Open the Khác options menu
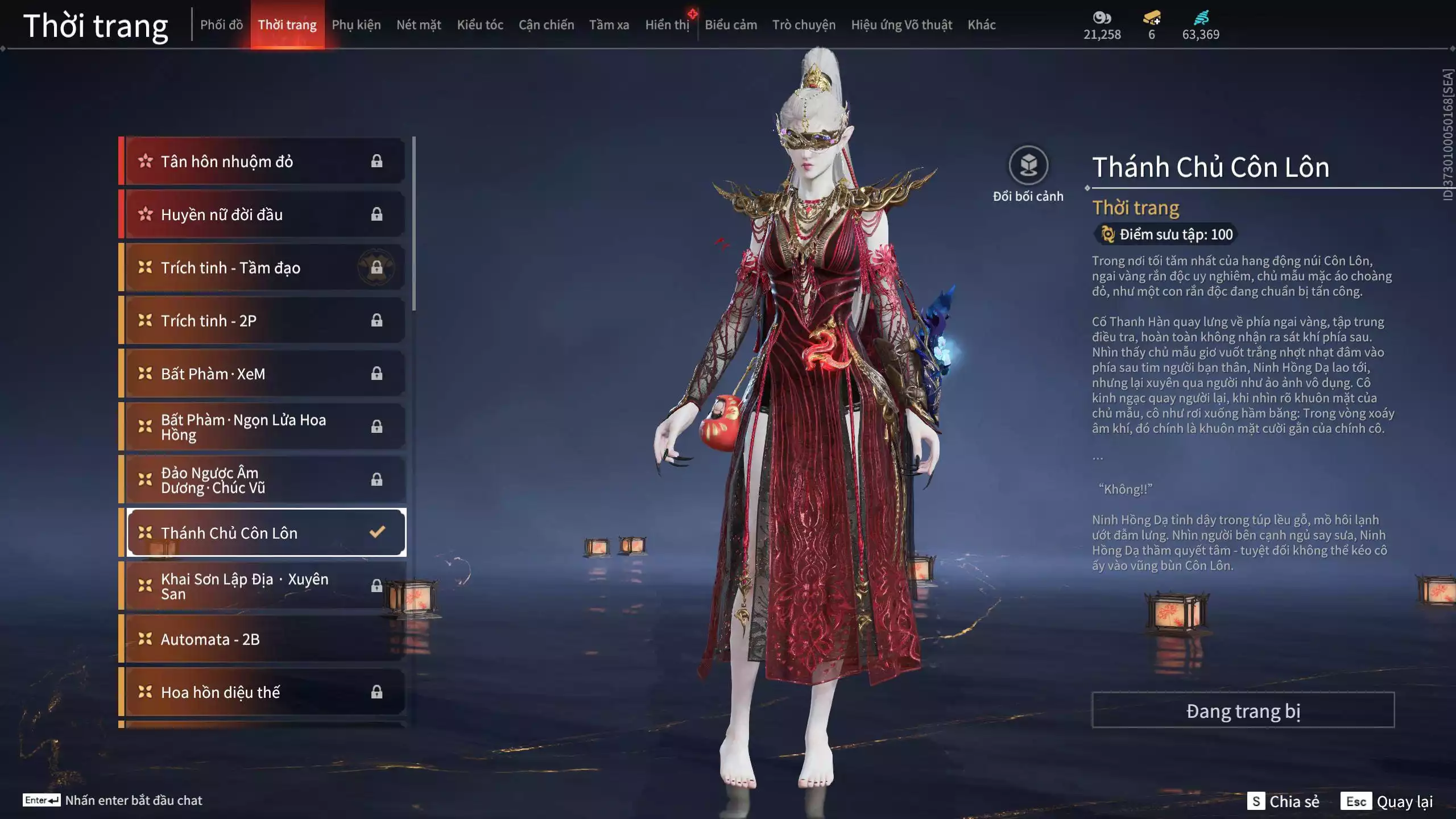This screenshot has width=1456, height=819. [x=982, y=24]
